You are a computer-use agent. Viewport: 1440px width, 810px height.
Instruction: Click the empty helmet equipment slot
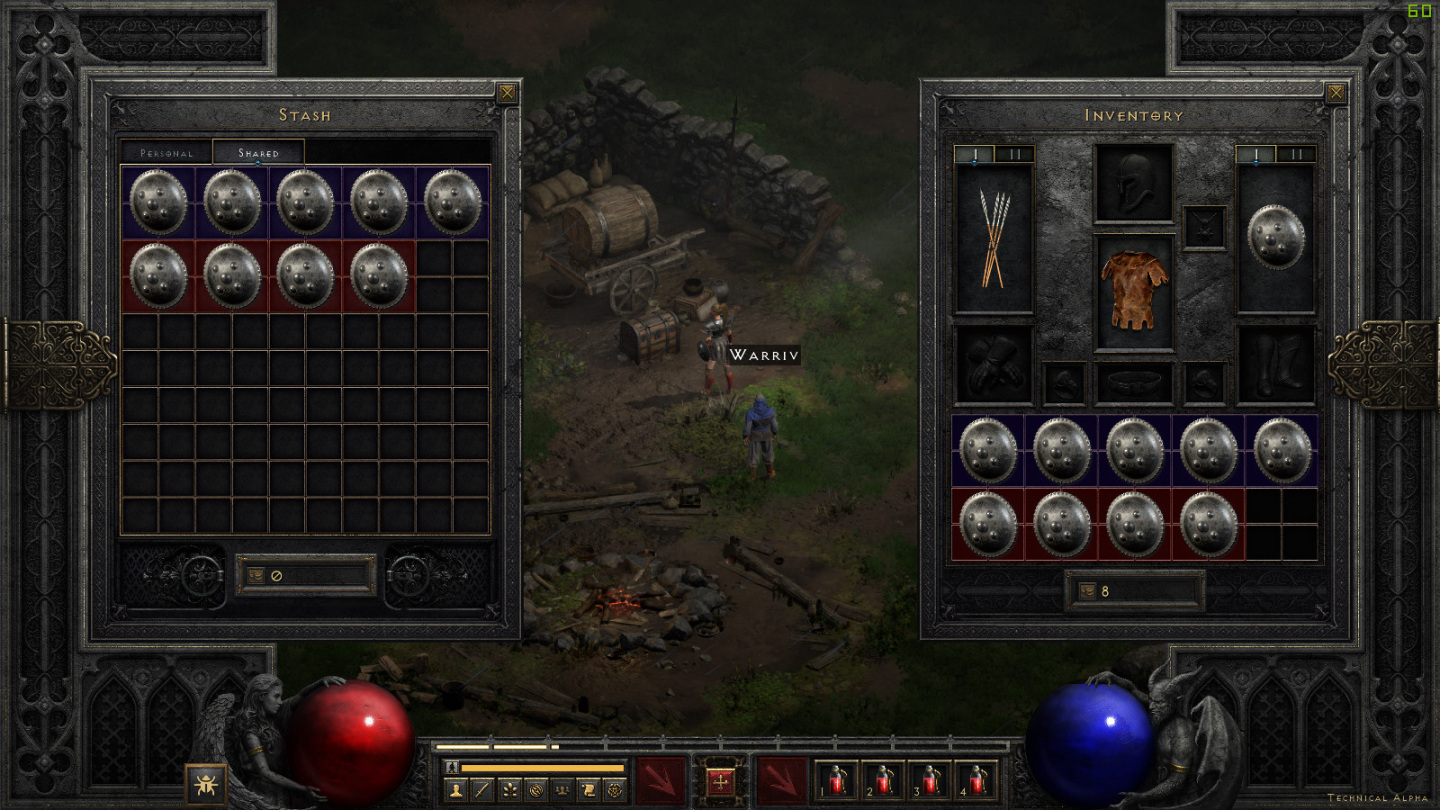(x=1134, y=183)
